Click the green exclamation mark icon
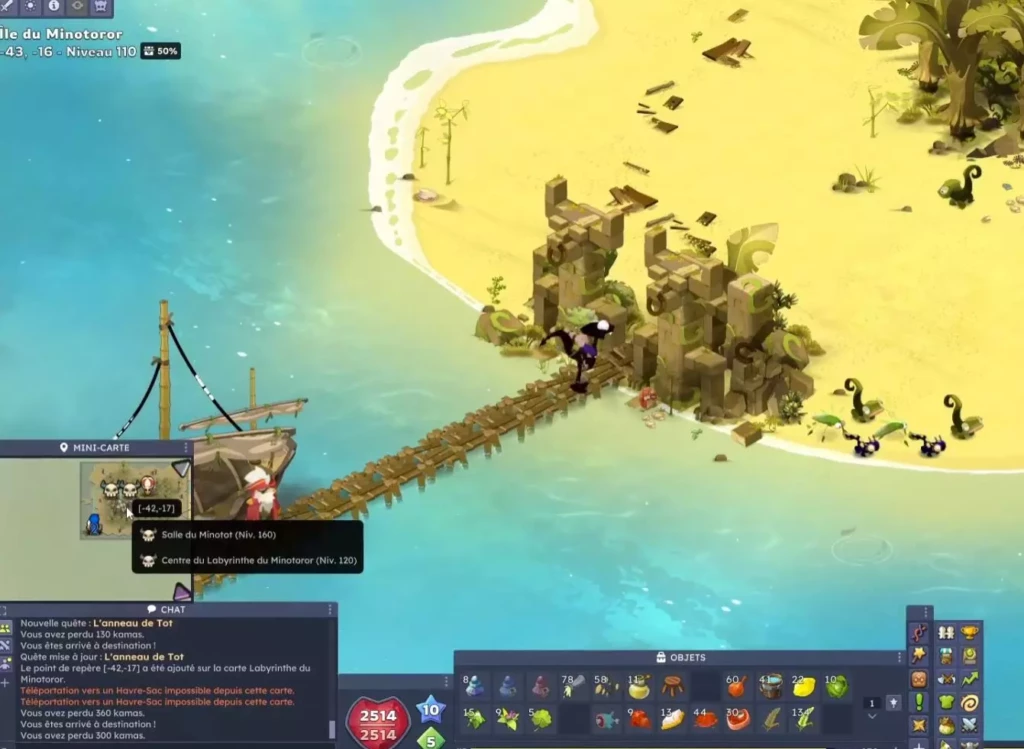 coord(919,701)
